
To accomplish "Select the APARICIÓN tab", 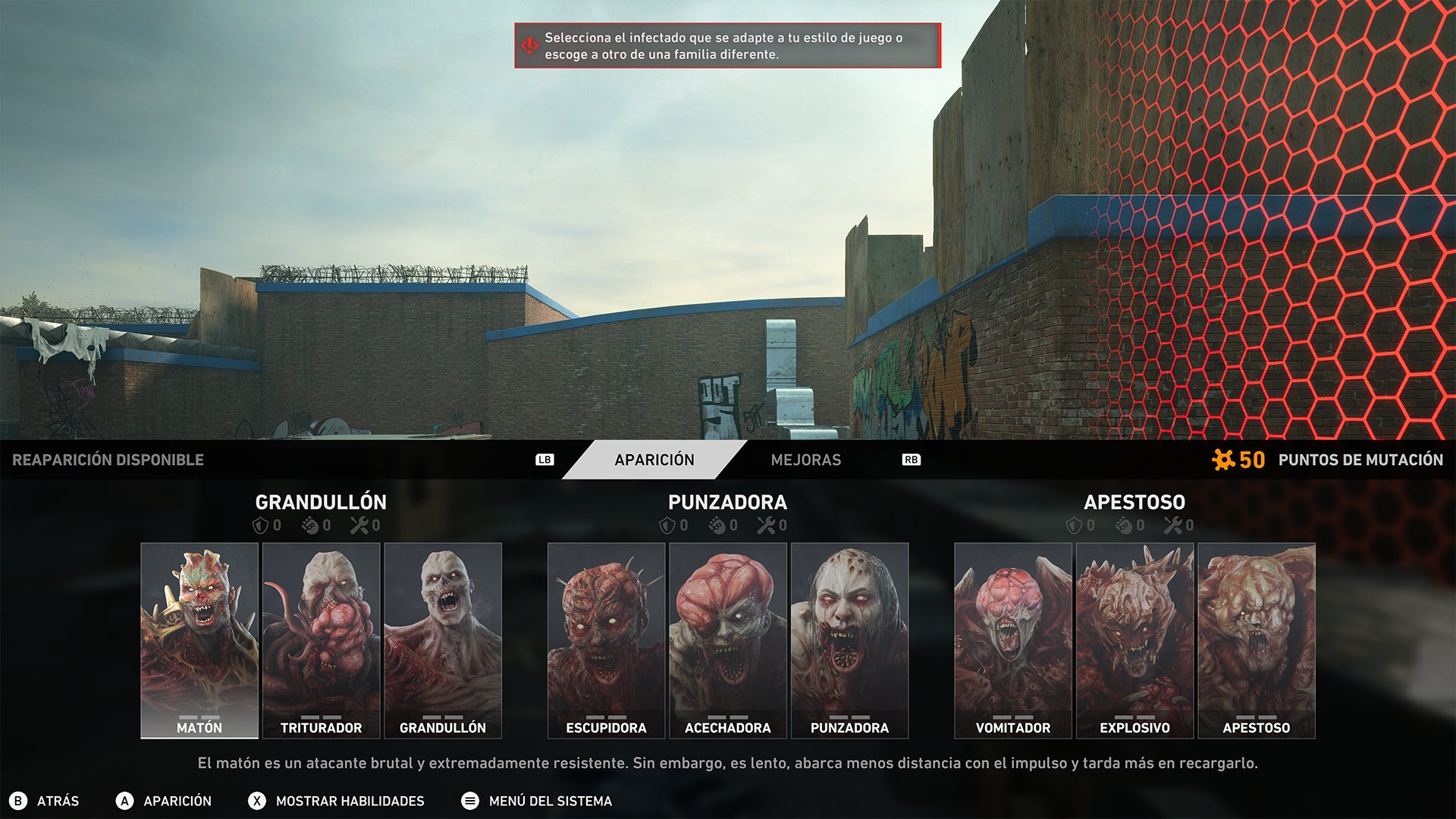I will (x=654, y=460).
